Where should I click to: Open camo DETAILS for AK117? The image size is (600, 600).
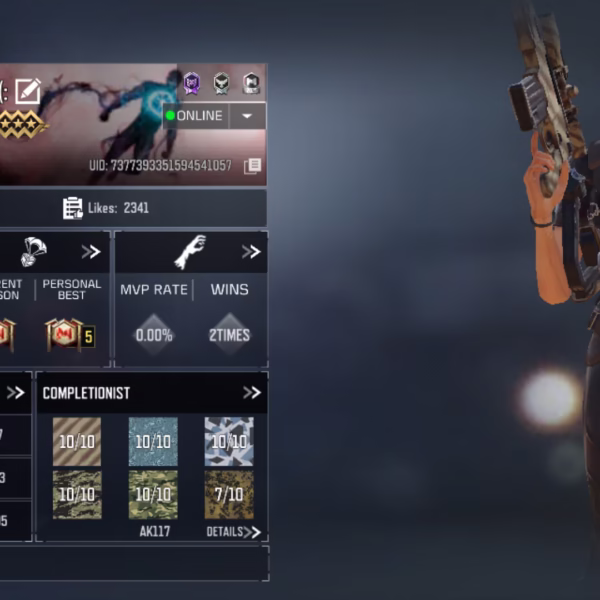coord(233,532)
